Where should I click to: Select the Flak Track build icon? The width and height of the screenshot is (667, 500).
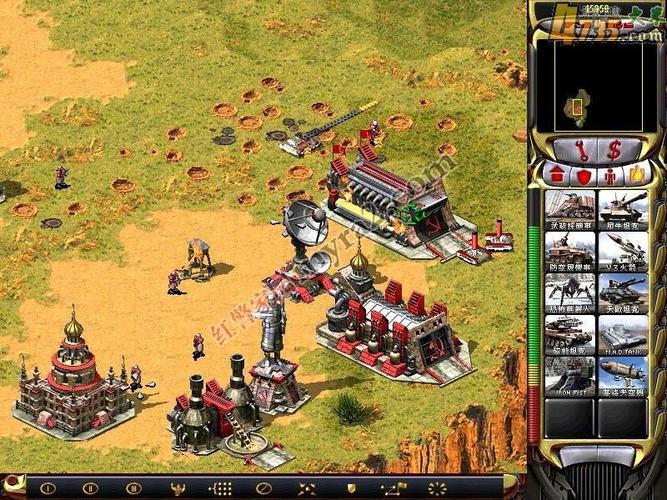pyautogui.click(x=570, y=249)
